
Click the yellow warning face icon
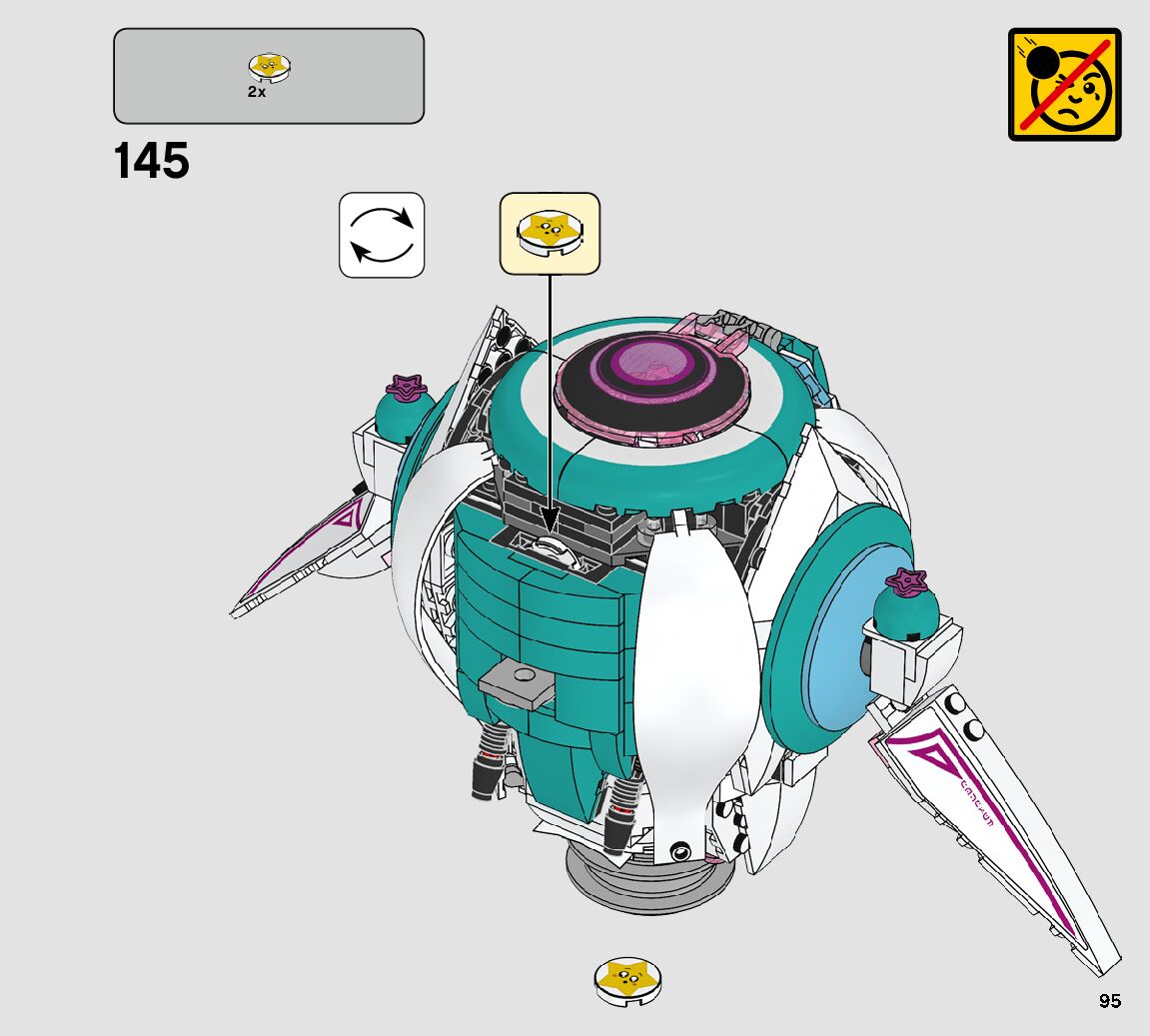(1064, 84)
